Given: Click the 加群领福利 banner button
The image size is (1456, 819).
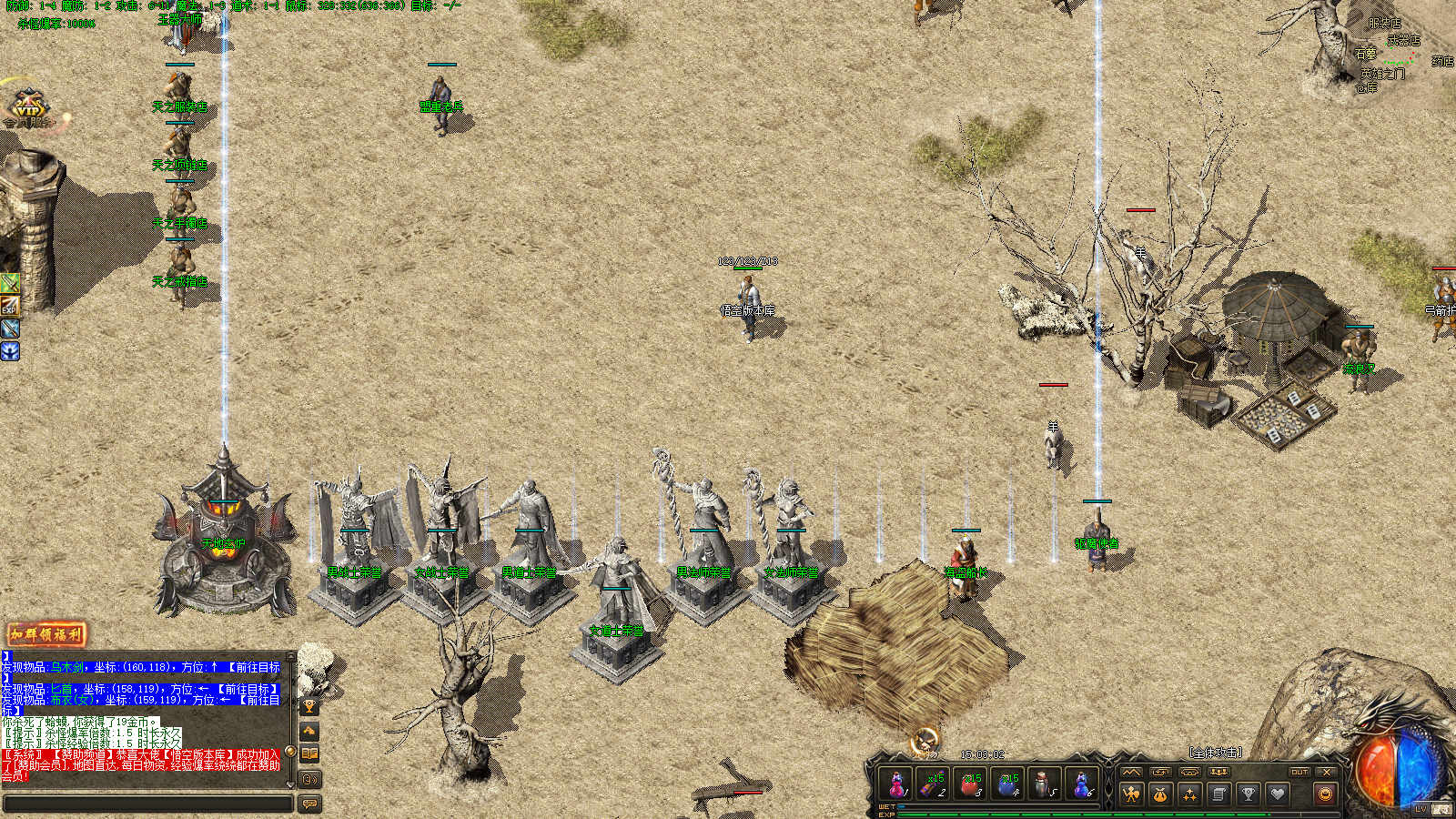Looking at the screenshot, I should point(46,634).
